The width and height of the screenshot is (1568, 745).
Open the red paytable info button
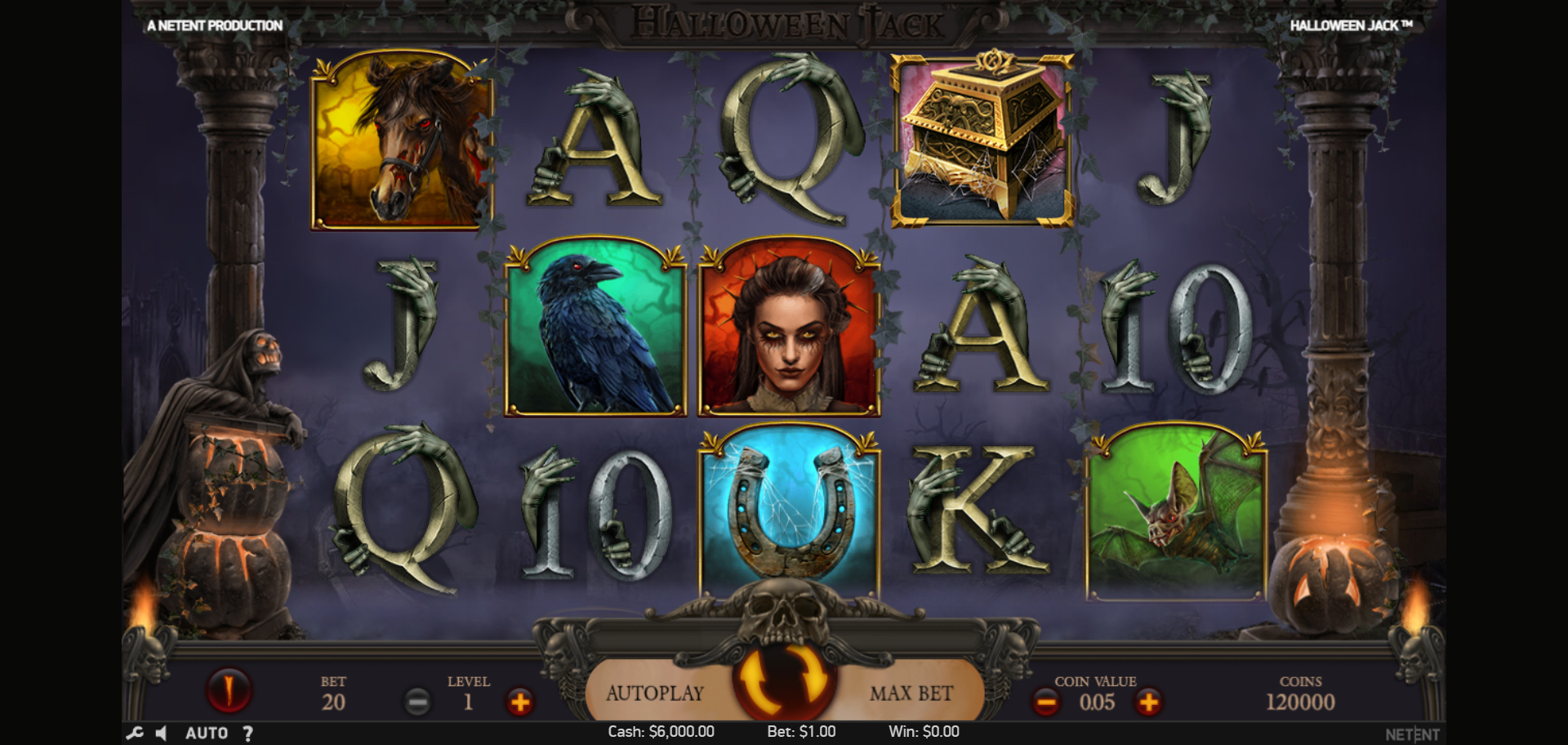point(229,689)
